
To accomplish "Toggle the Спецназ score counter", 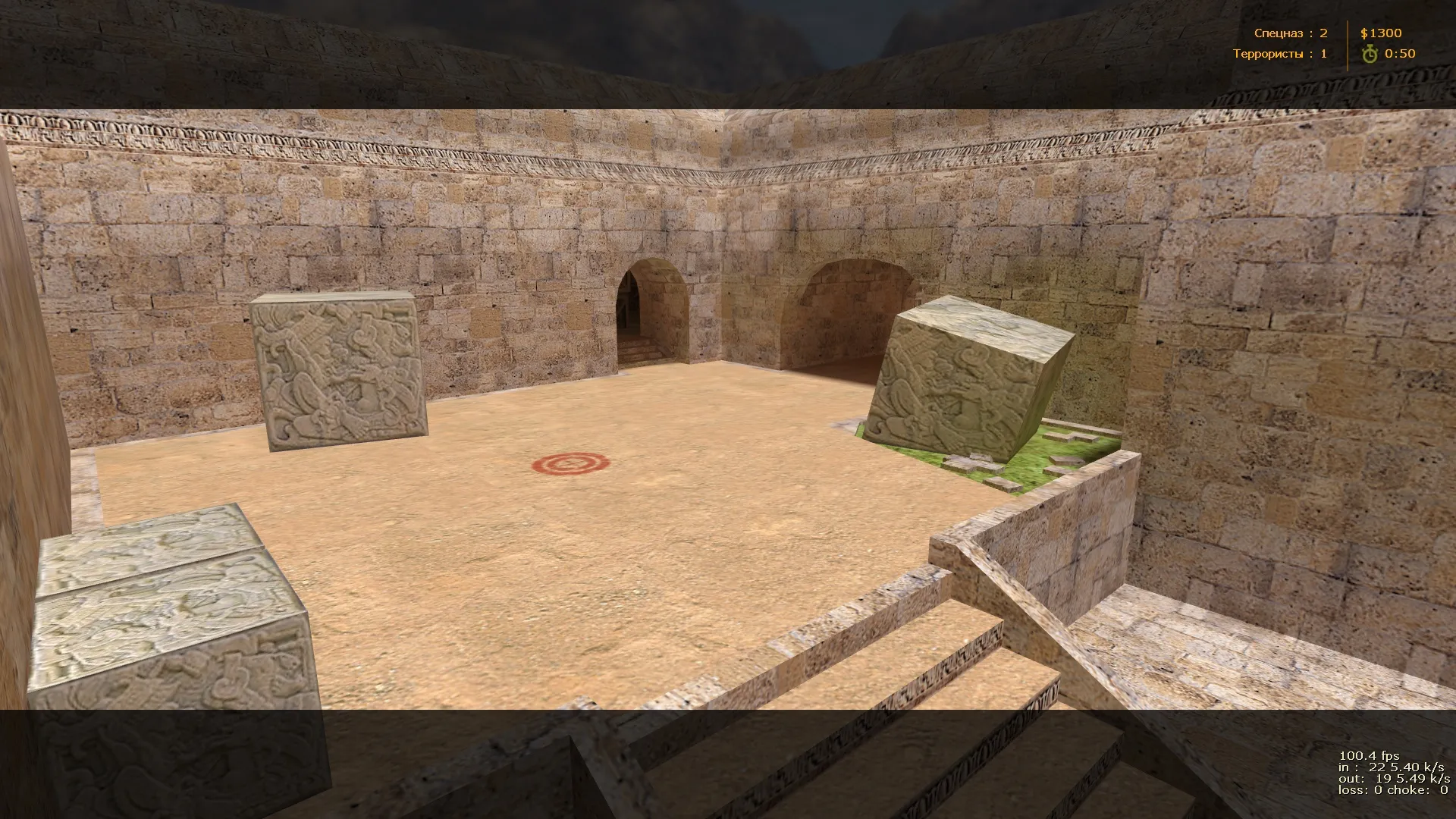I will [1326, 33].
